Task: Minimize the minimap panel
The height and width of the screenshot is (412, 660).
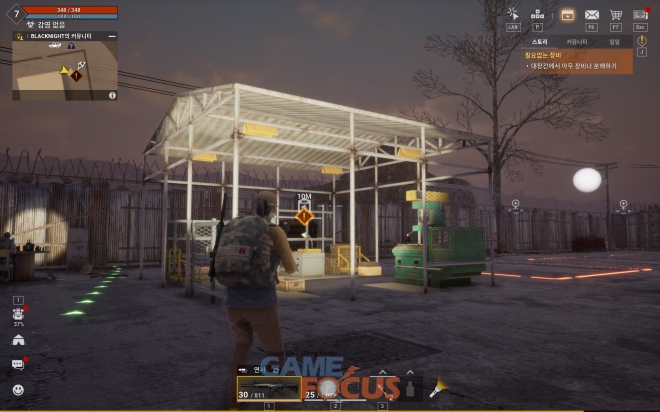Action: coord(112,36)
